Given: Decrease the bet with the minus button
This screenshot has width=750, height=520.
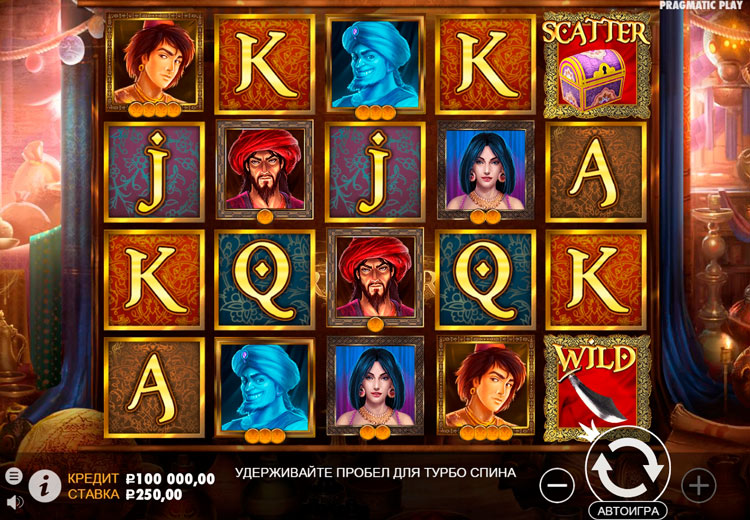Looking at the screenshot, I should coord(557,485).
